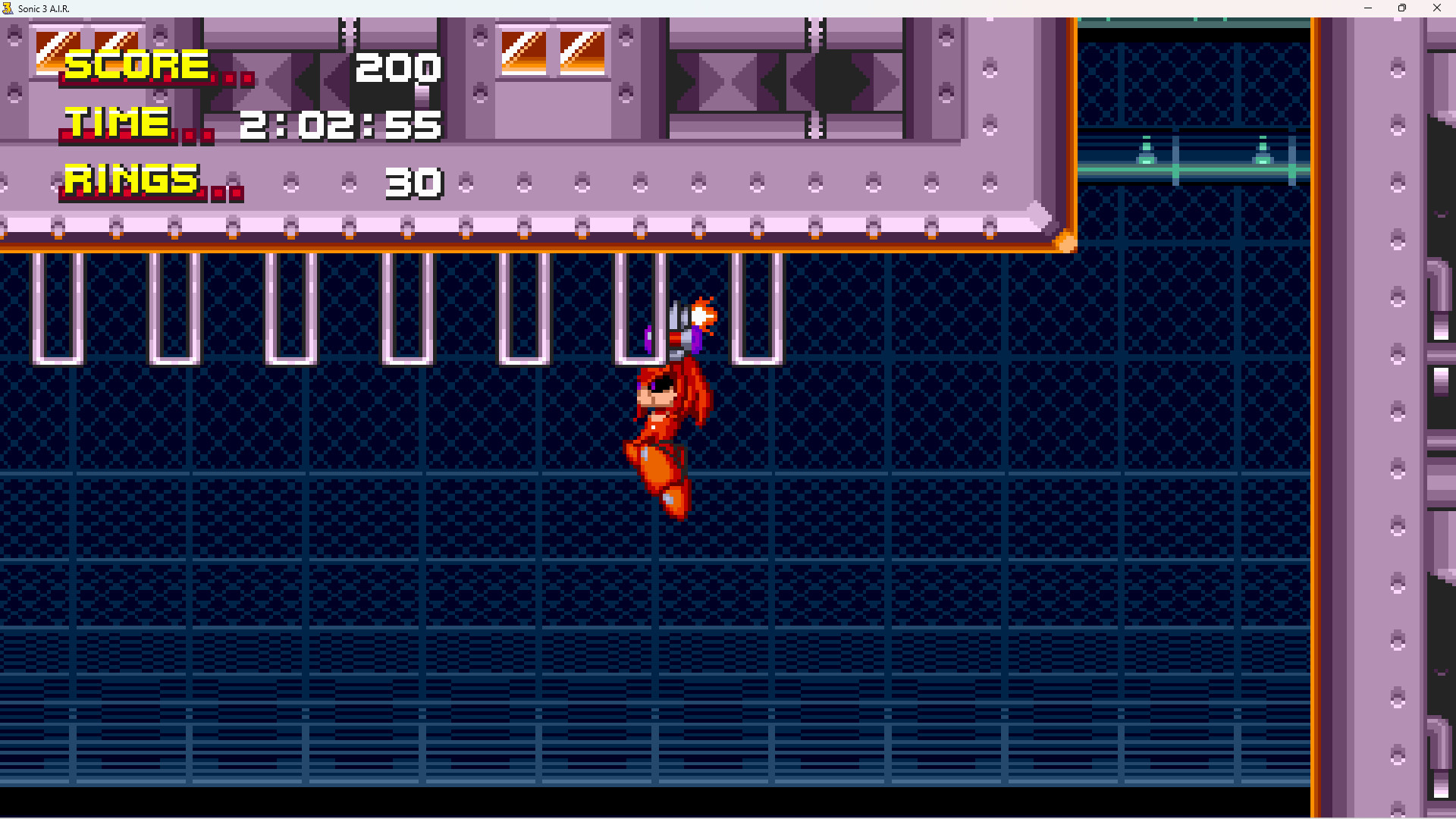Screen dimensions: 1456x819
Task: Click the rightmost empty hanging bar
Action: point(758,311)
